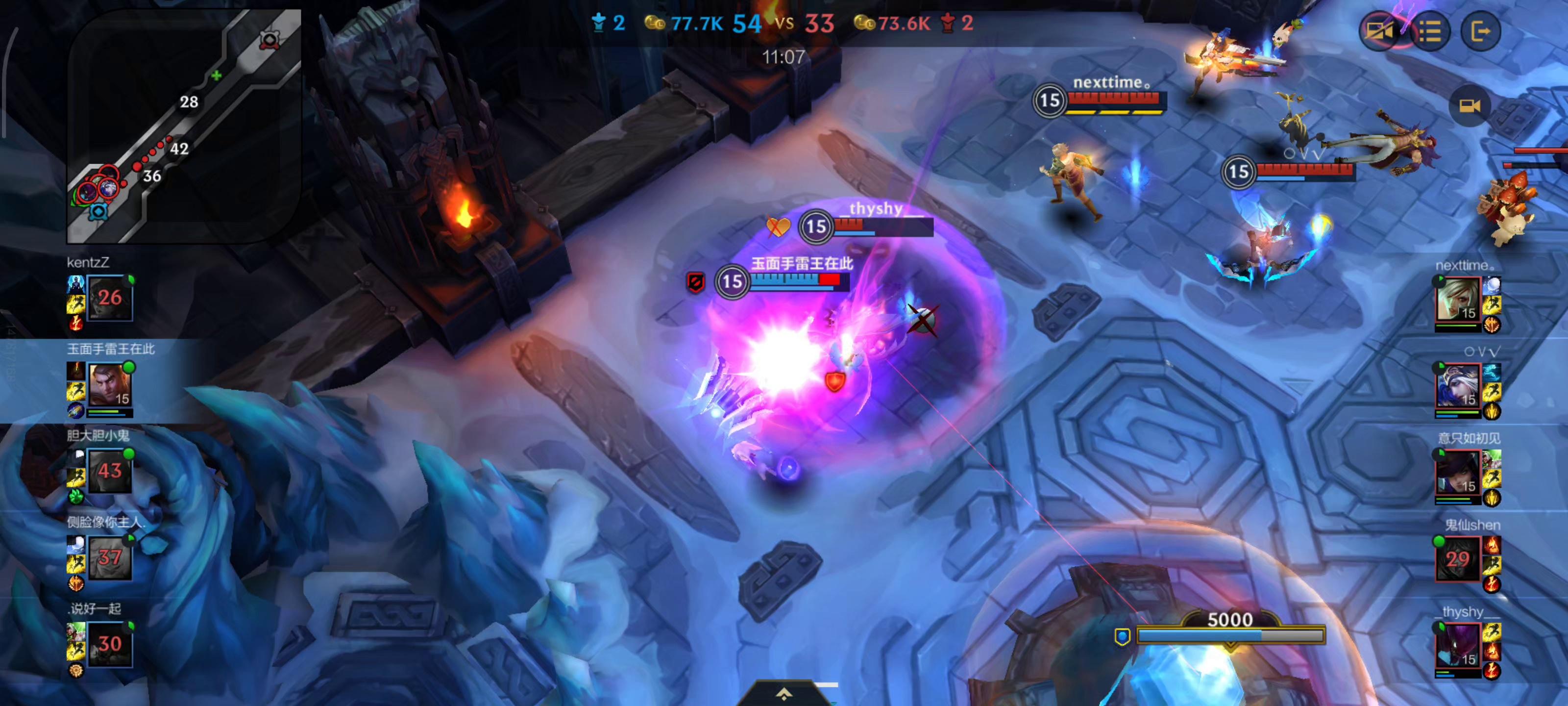Viewport: 1568px width, 706px height.
Task: Select OVV's Ashe portrait
Action: click(1458, 385)
